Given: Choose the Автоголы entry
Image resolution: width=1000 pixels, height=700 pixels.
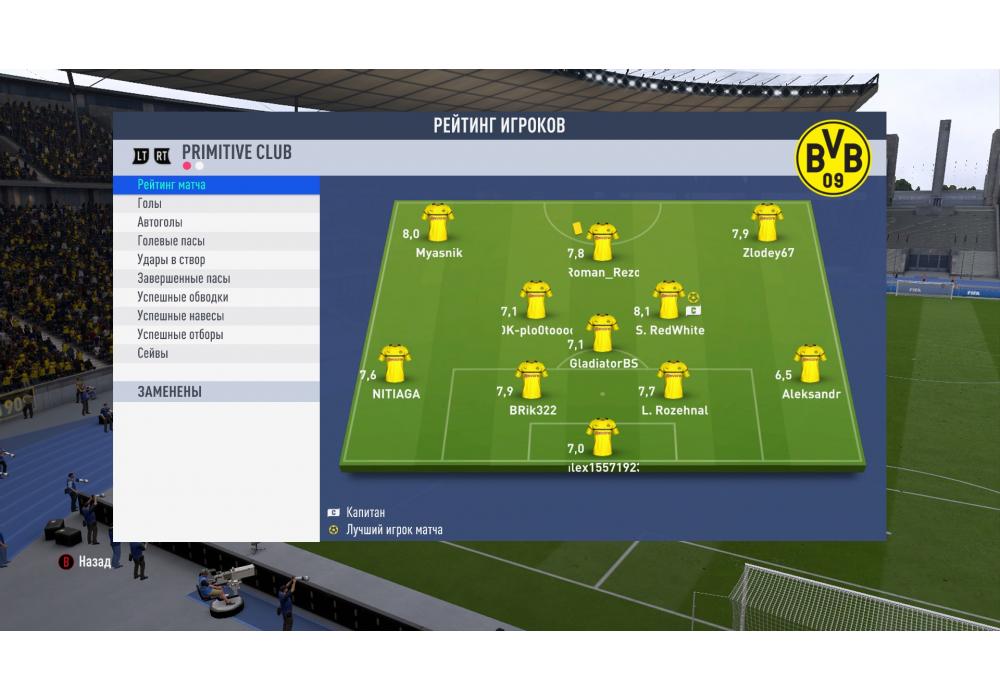Looking at the screenshot, I should point(160,223).
